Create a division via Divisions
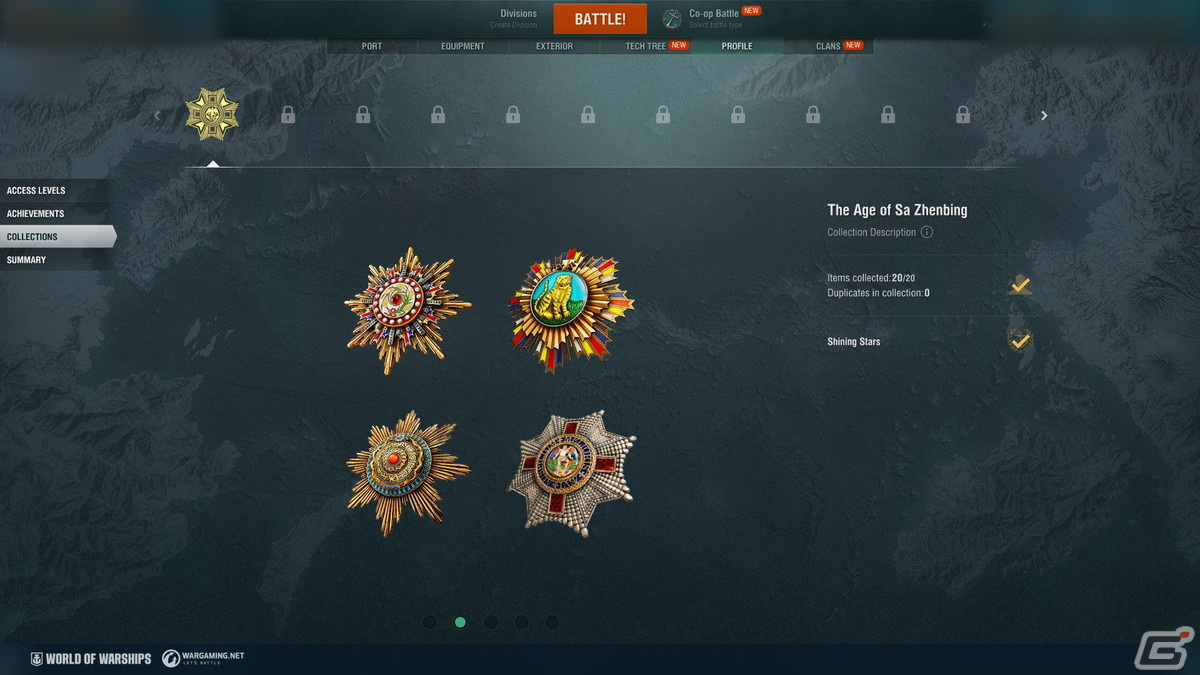 519,18
